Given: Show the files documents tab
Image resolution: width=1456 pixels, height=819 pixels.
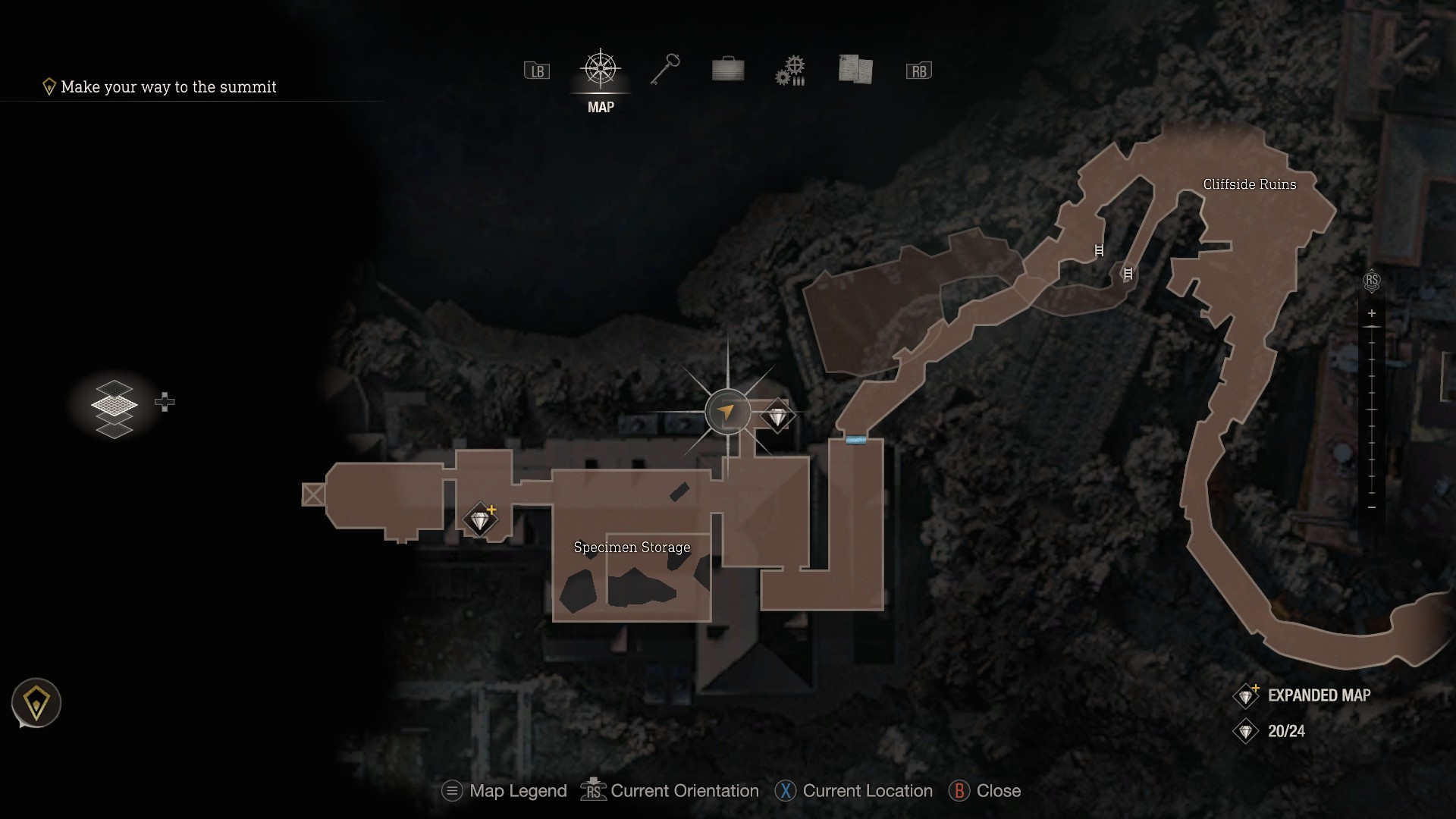Looking at the screenshot, I should click(855, 70).
